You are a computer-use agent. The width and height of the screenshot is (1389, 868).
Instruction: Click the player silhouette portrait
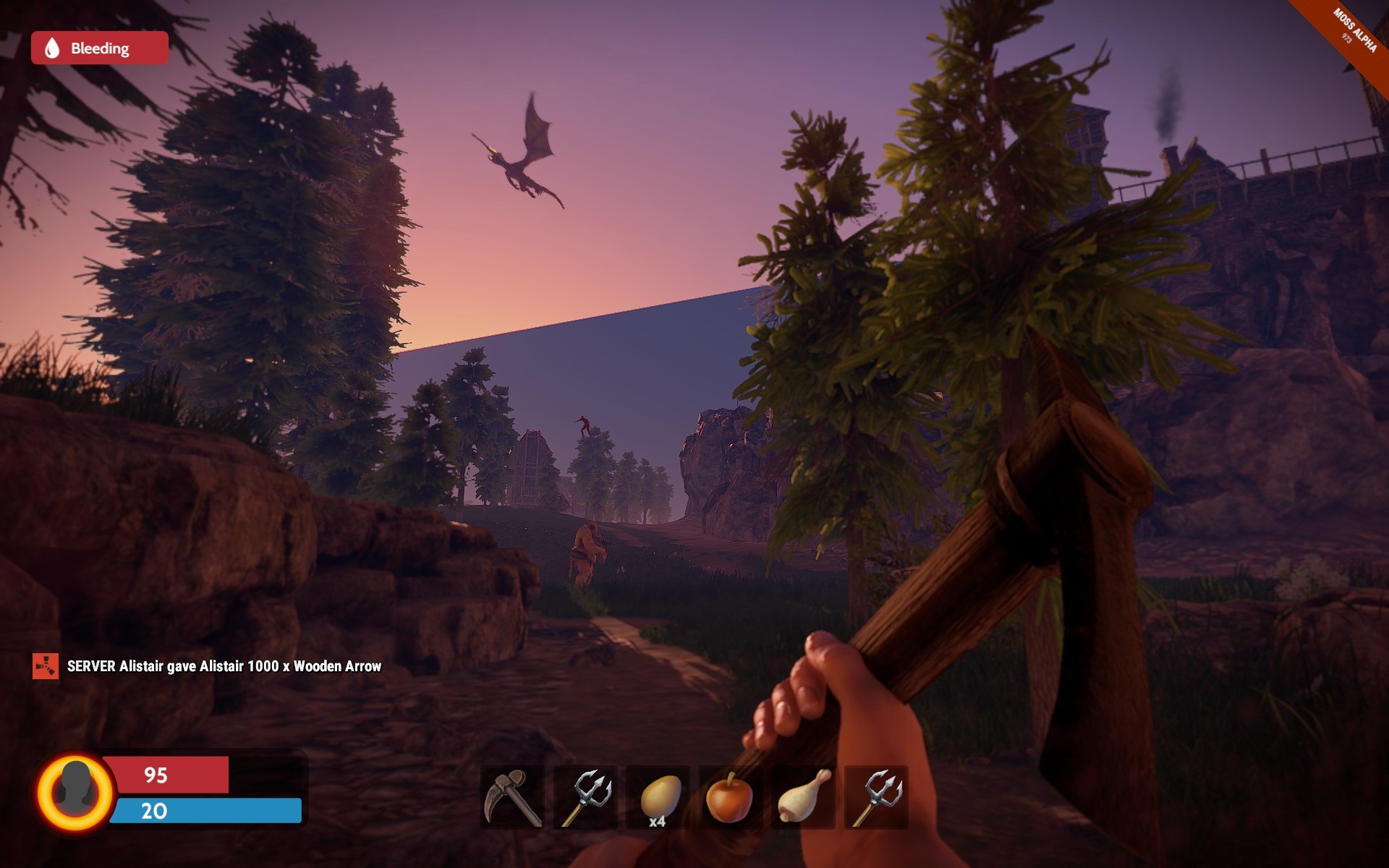75,791
